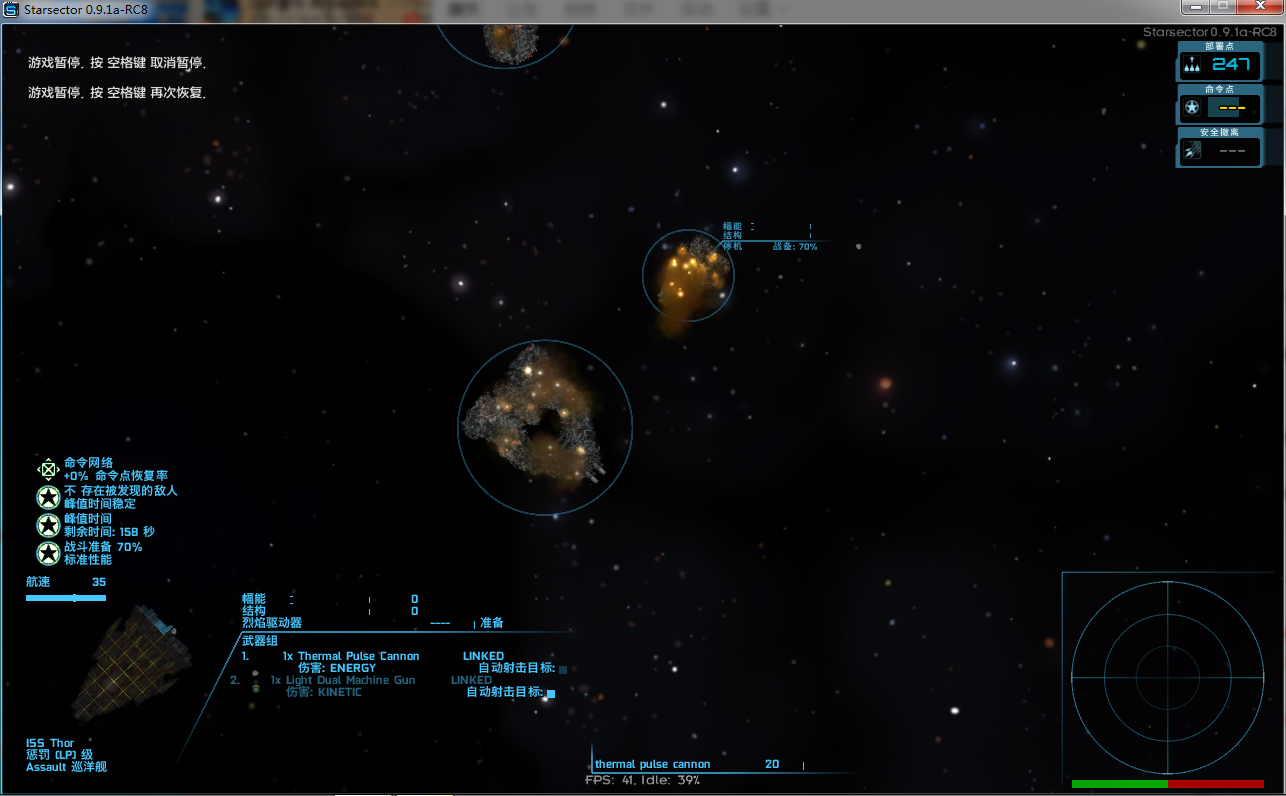Click the ISS Thor ship portrait
Screen dimensions: 1286x796
click(x=131, y=664)
